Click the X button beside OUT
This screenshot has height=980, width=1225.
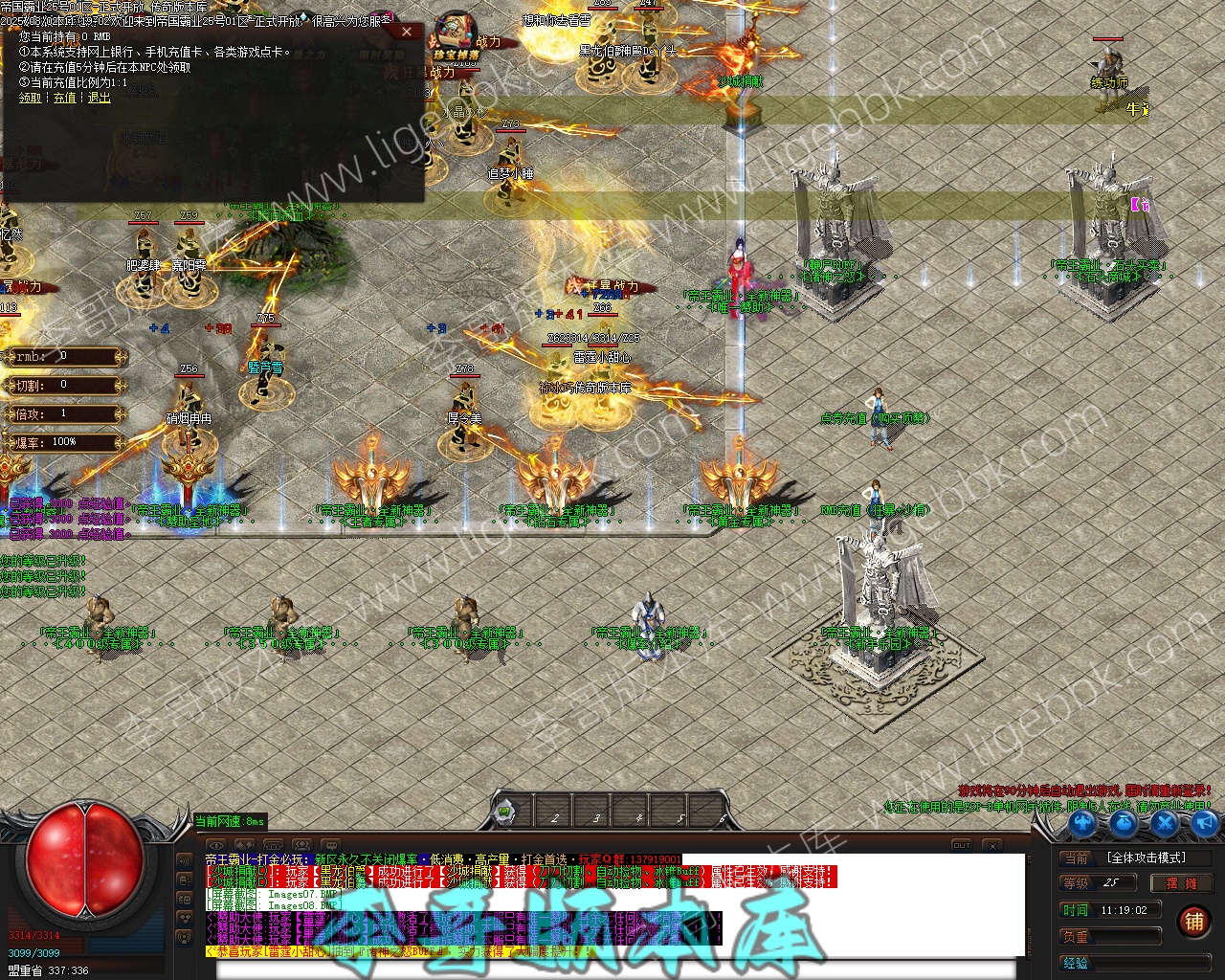pyautogui.click(x=992, y=845)
